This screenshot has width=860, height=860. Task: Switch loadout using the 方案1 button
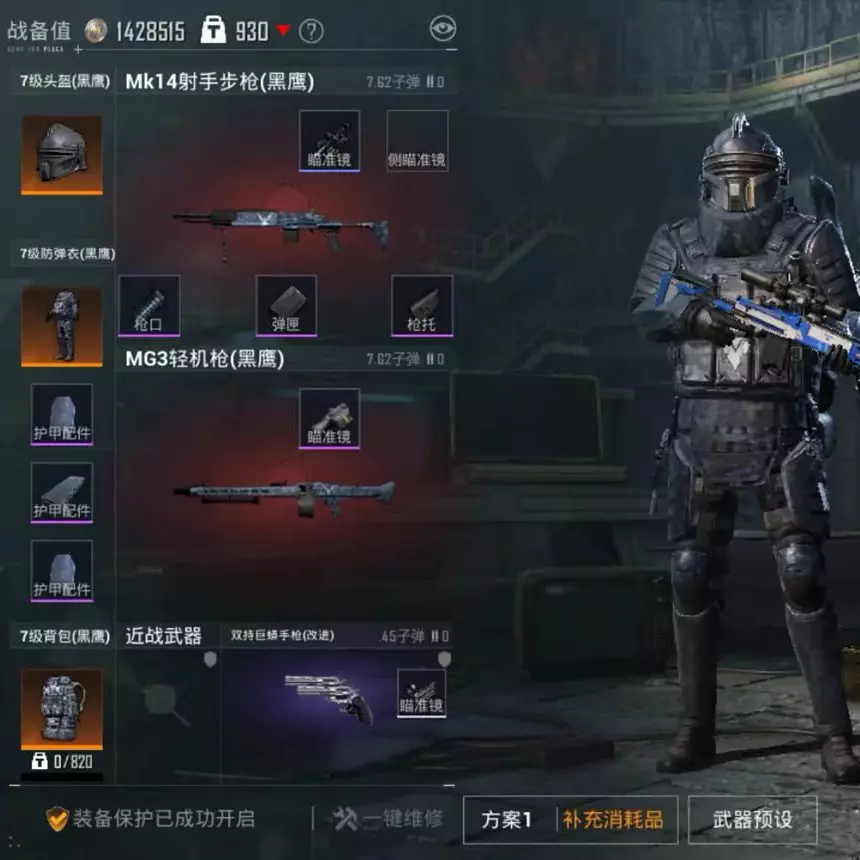[x=507, y=820]
